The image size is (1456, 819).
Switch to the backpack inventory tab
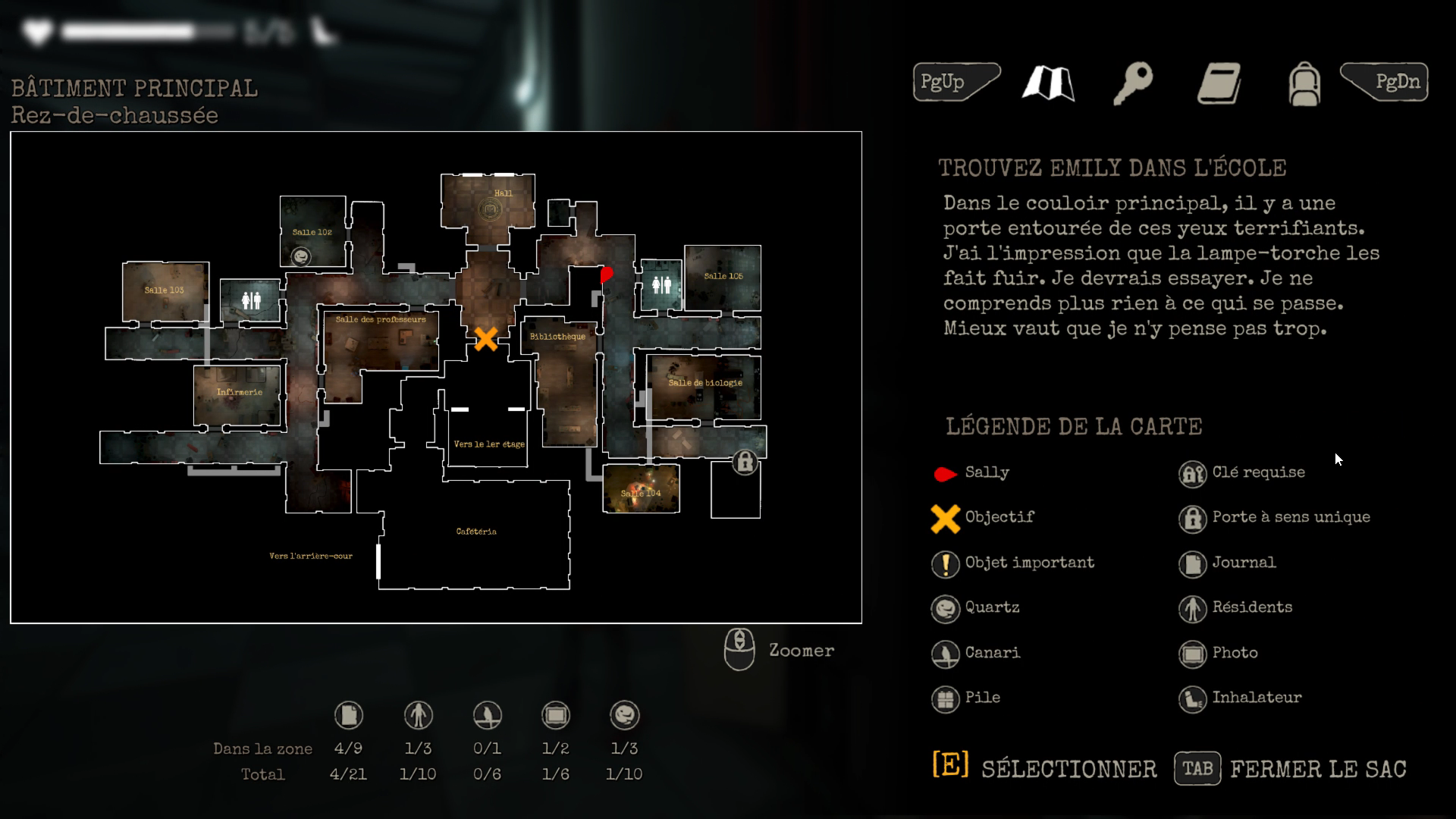(1304, 83)
